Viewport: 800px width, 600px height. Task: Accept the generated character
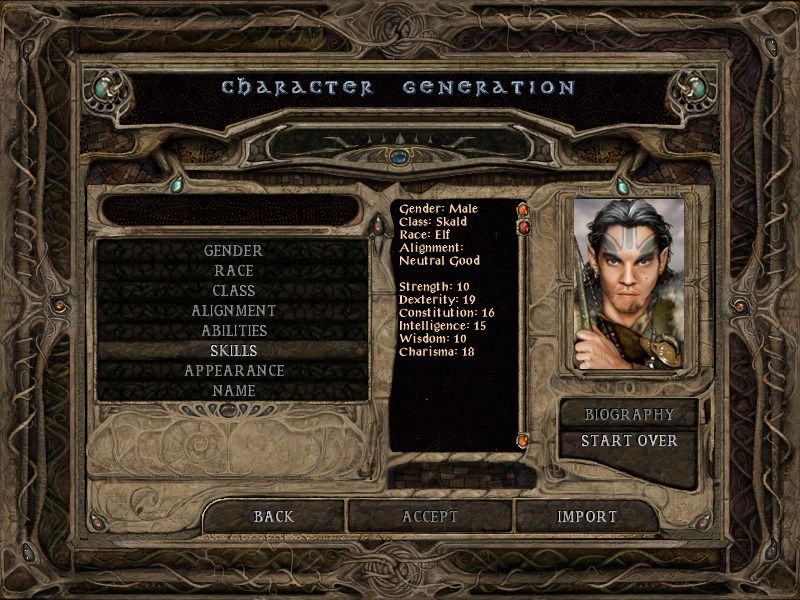coord(430,517)
